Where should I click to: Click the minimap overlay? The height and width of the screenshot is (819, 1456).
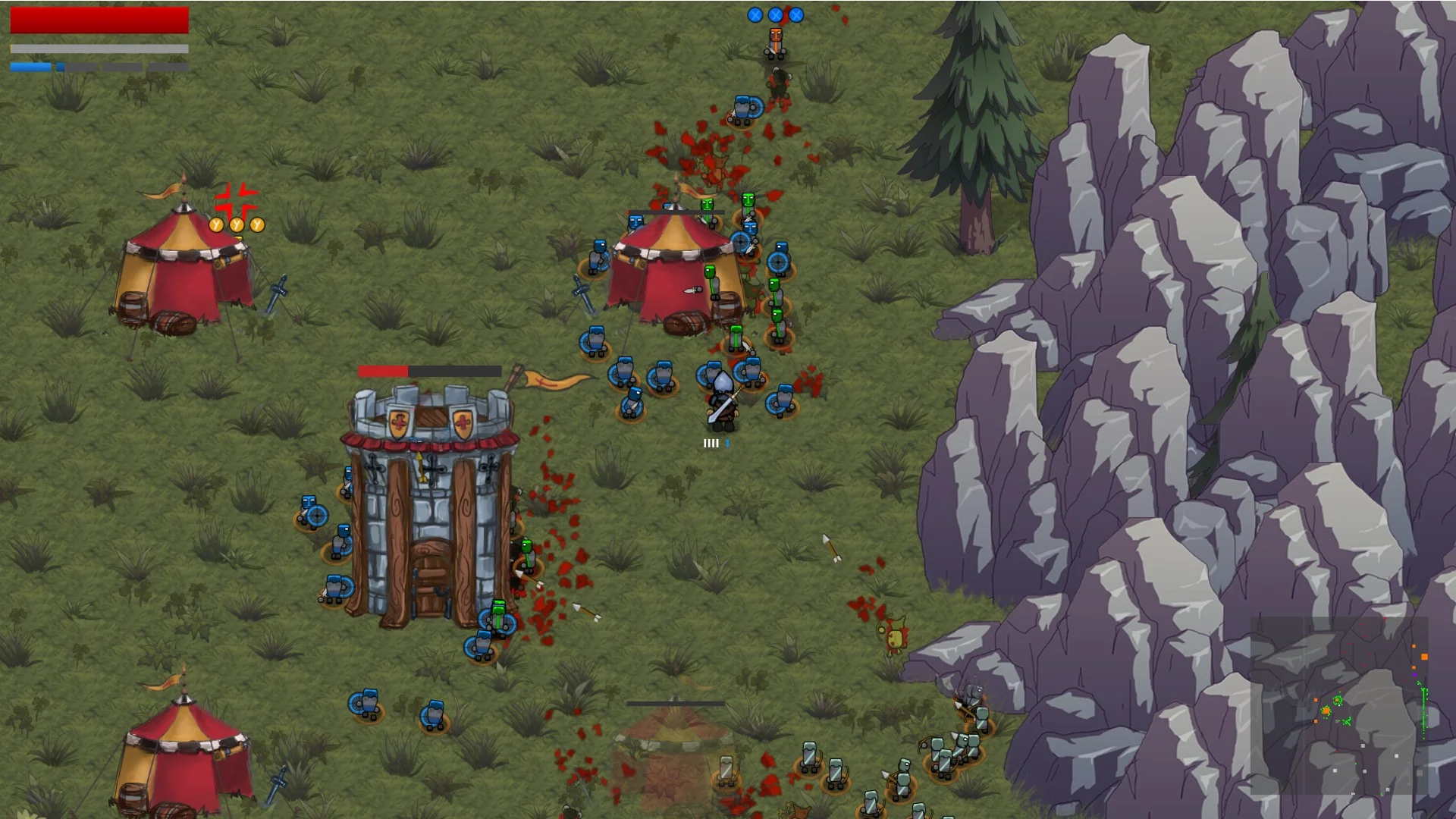coord(1339,706)
